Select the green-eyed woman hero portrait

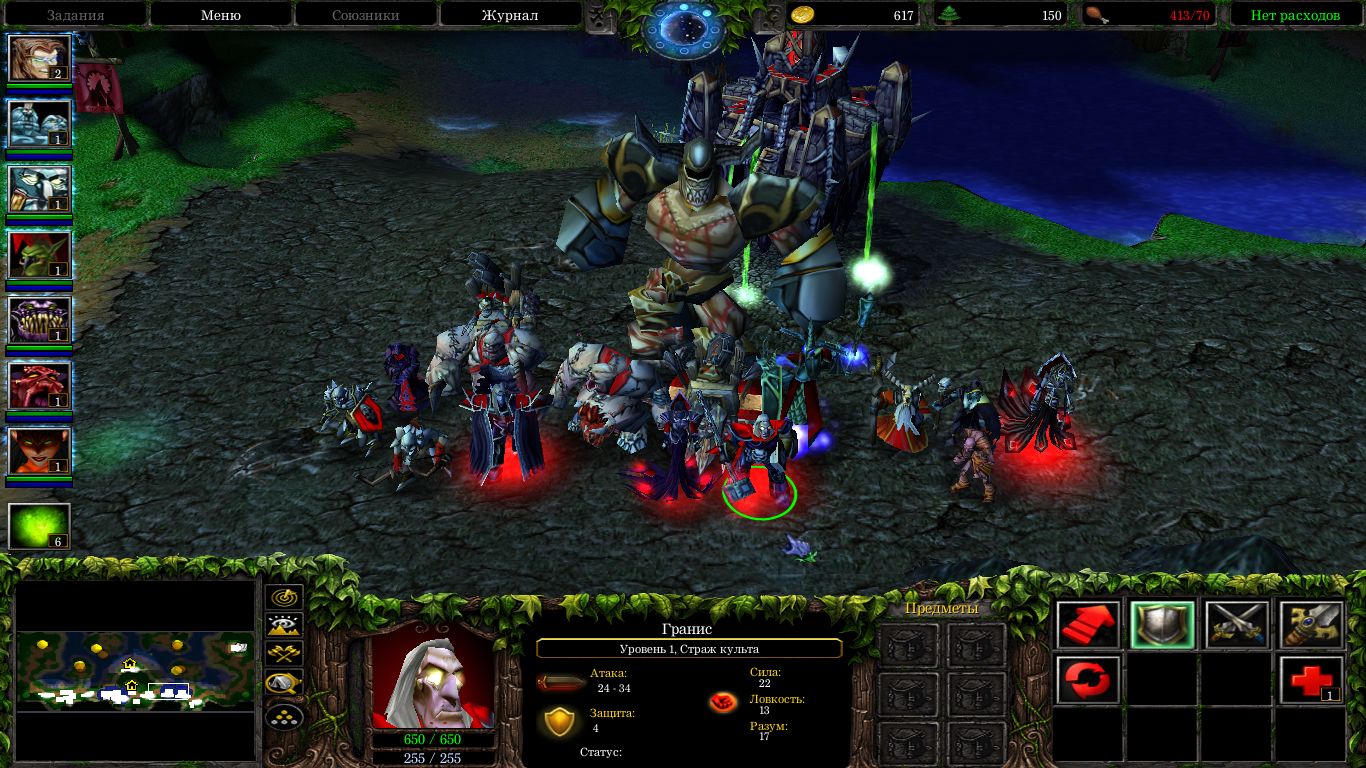click(x=40, y=451)
